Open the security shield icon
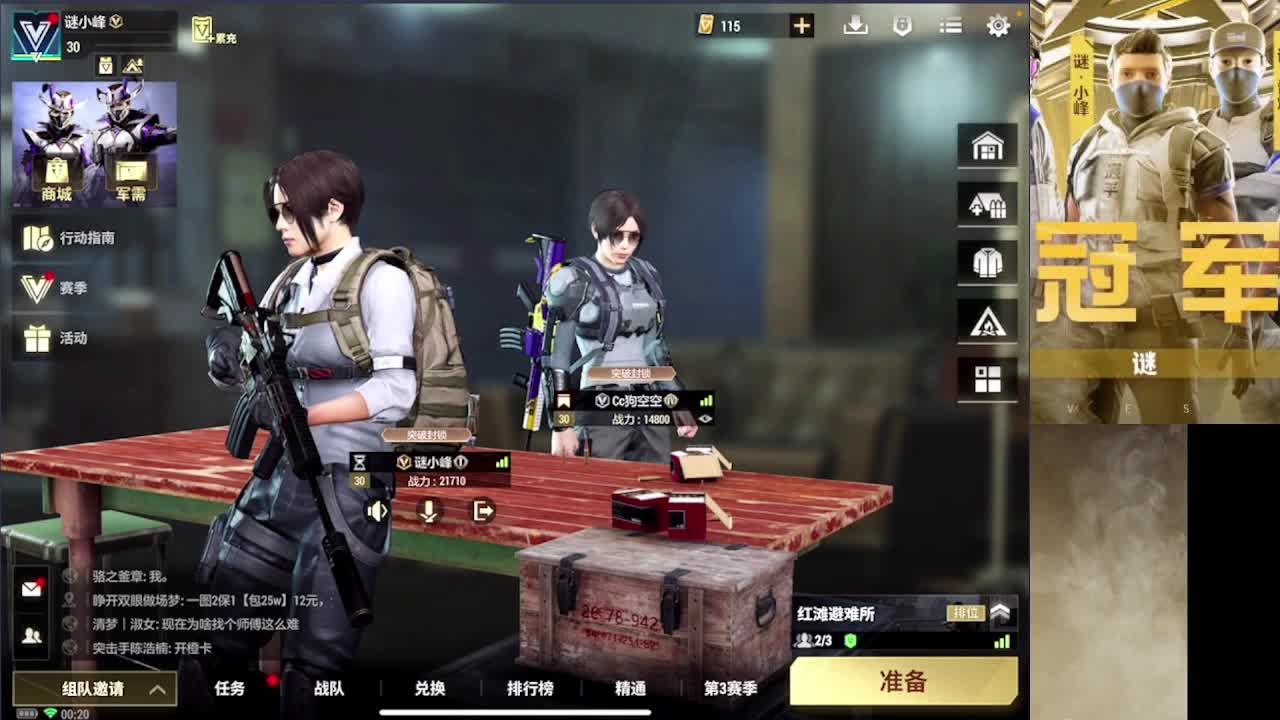 (x=901, y=25)
